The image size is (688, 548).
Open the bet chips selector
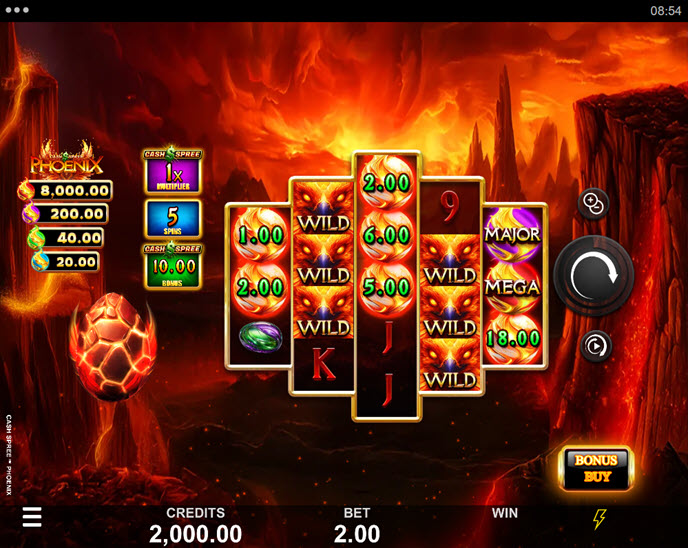[592, 204]
